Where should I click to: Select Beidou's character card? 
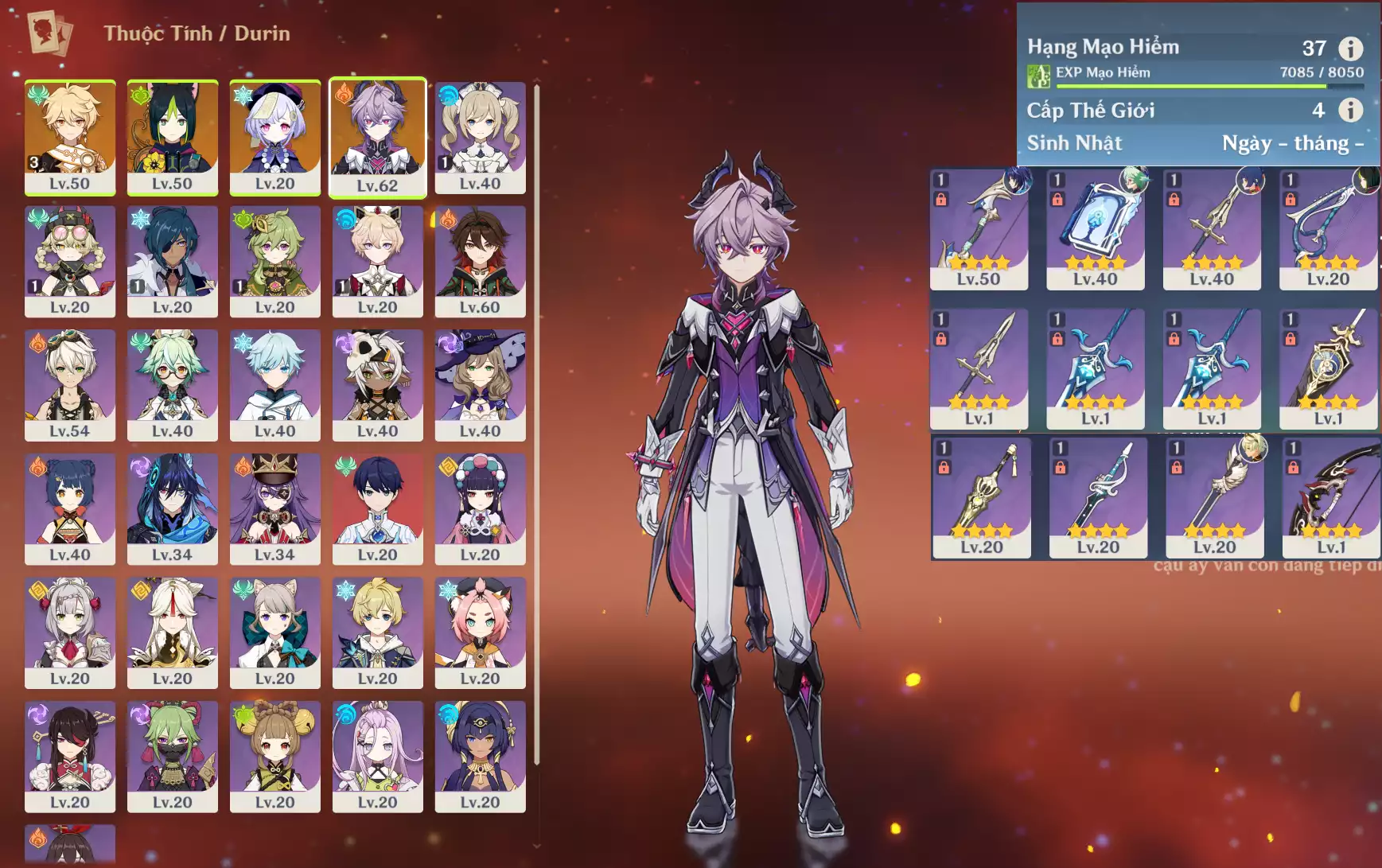click(x=70, y=756)
